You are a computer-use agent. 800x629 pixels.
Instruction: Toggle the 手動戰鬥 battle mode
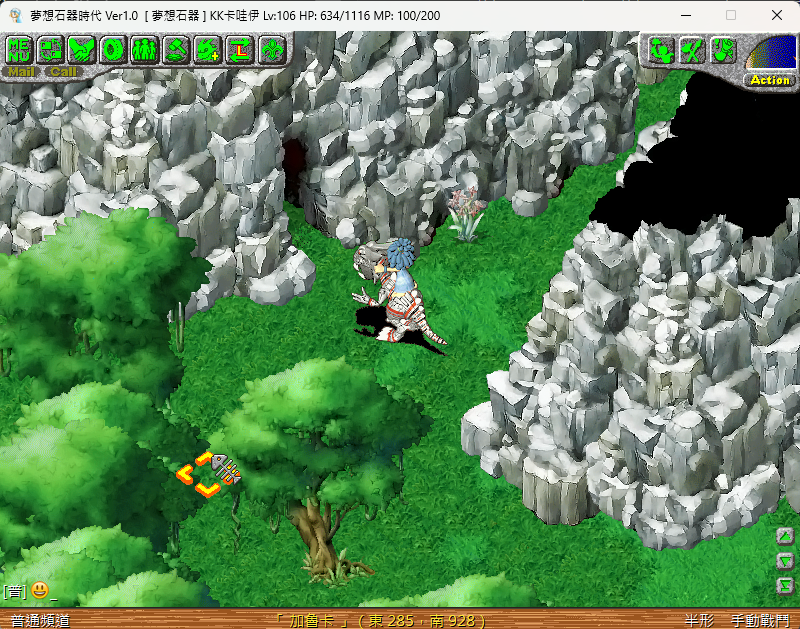760,620
